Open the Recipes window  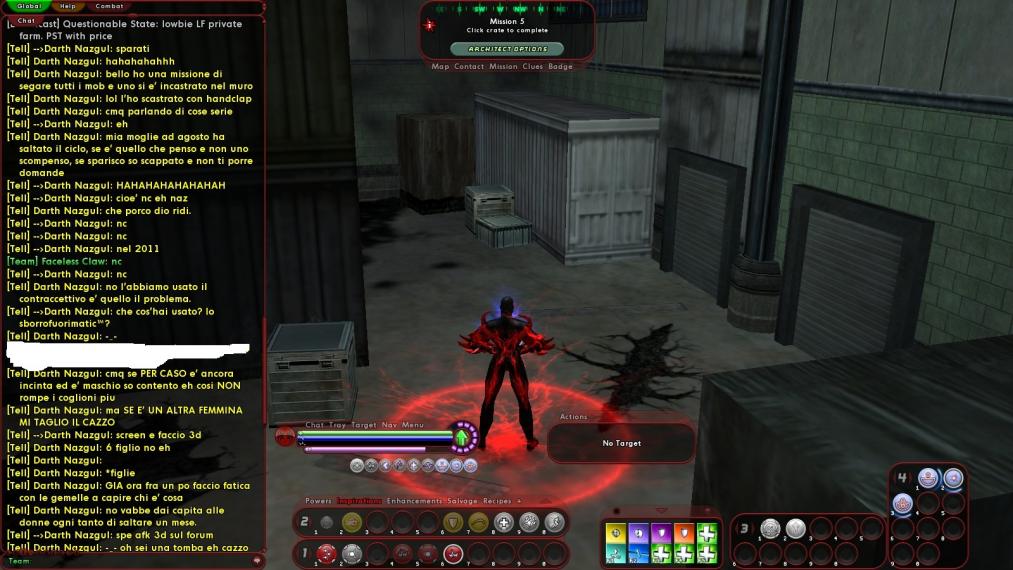coord(499,500)
